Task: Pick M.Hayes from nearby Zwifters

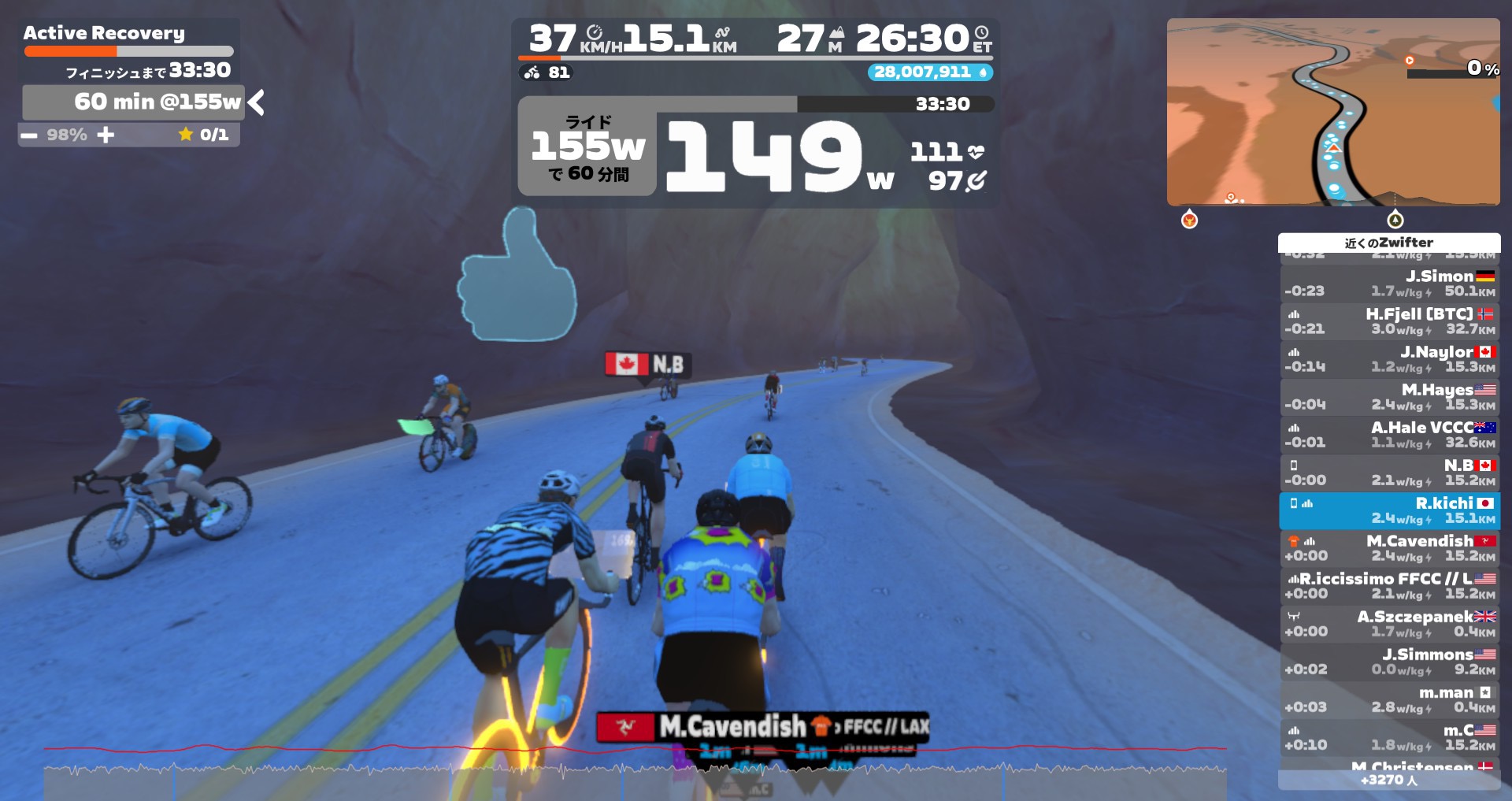Action: pyautogui.click(x=1389, y=397)
